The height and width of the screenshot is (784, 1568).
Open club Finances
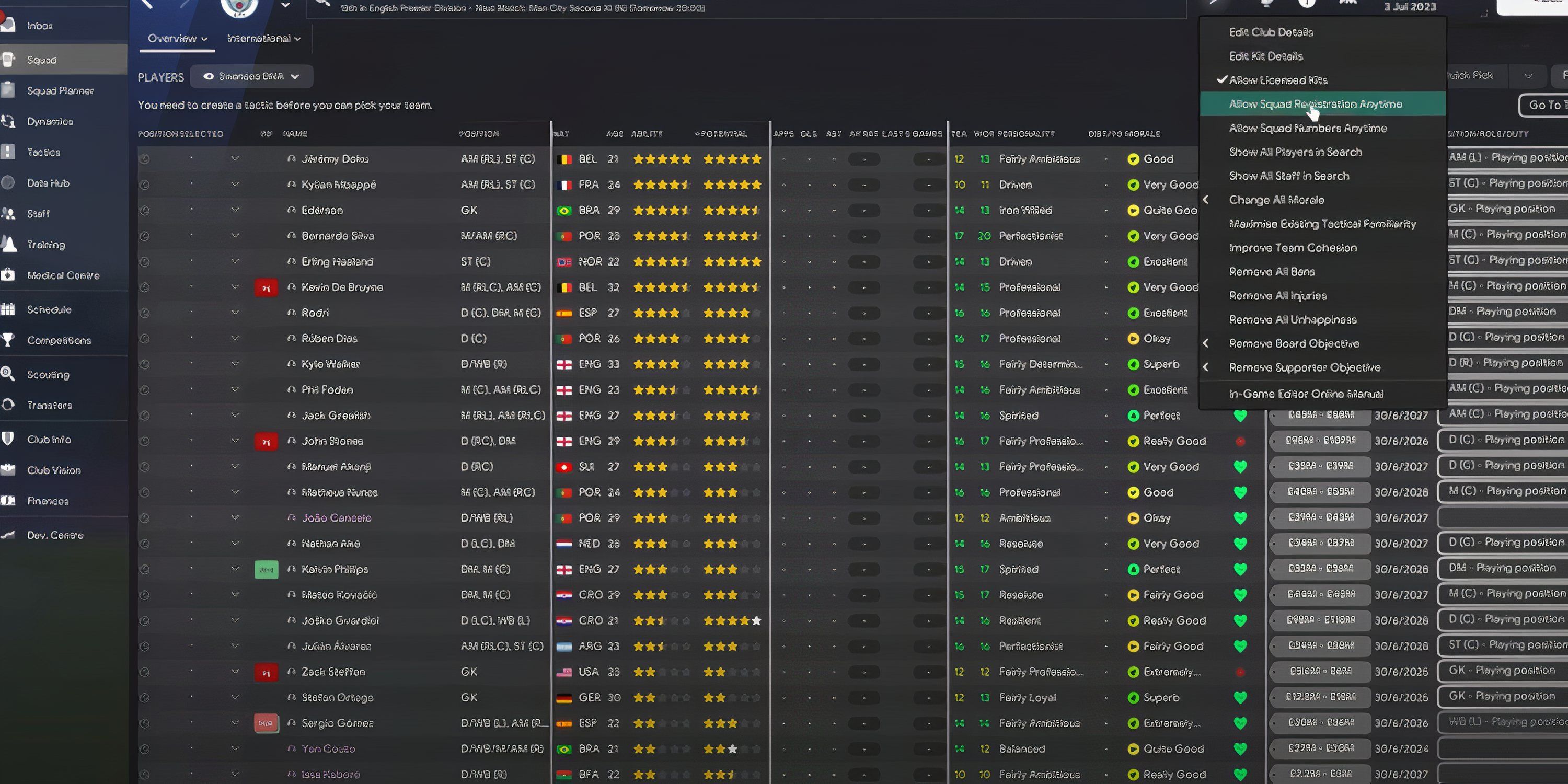pyautogui.click(x=48, y=500)
